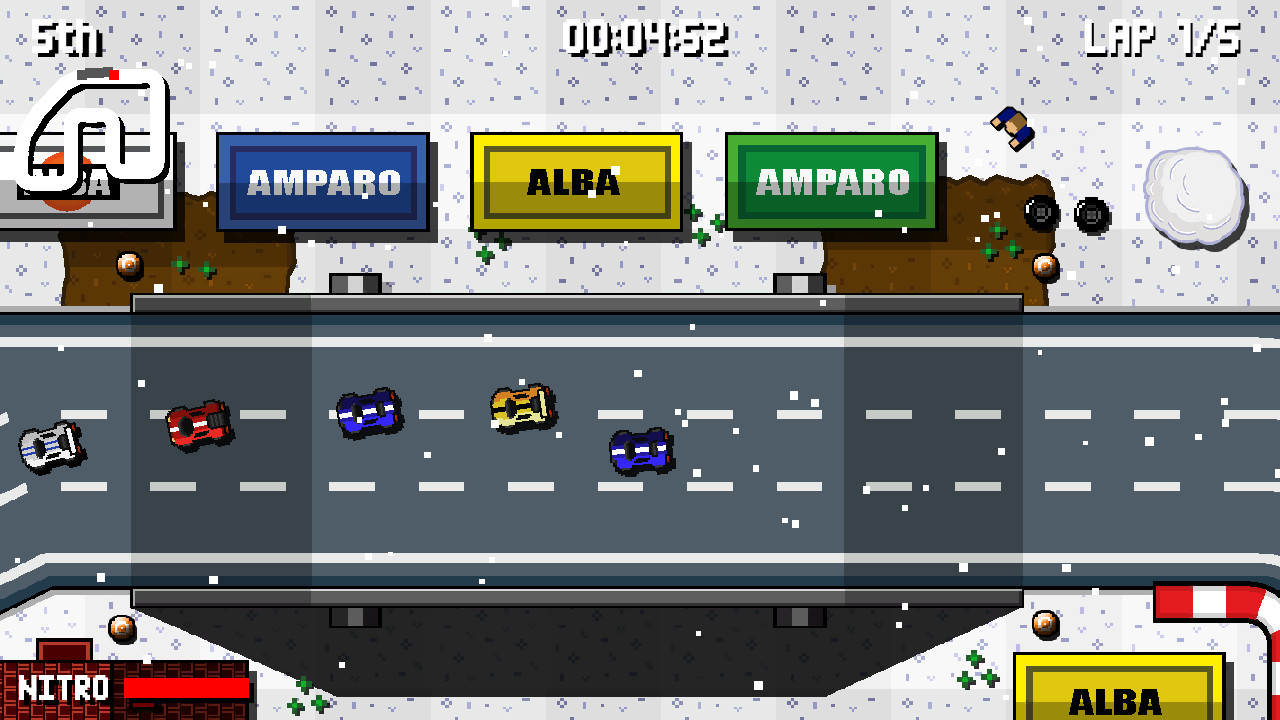Click the LAP 1/5 counter

click(1160, 38)
